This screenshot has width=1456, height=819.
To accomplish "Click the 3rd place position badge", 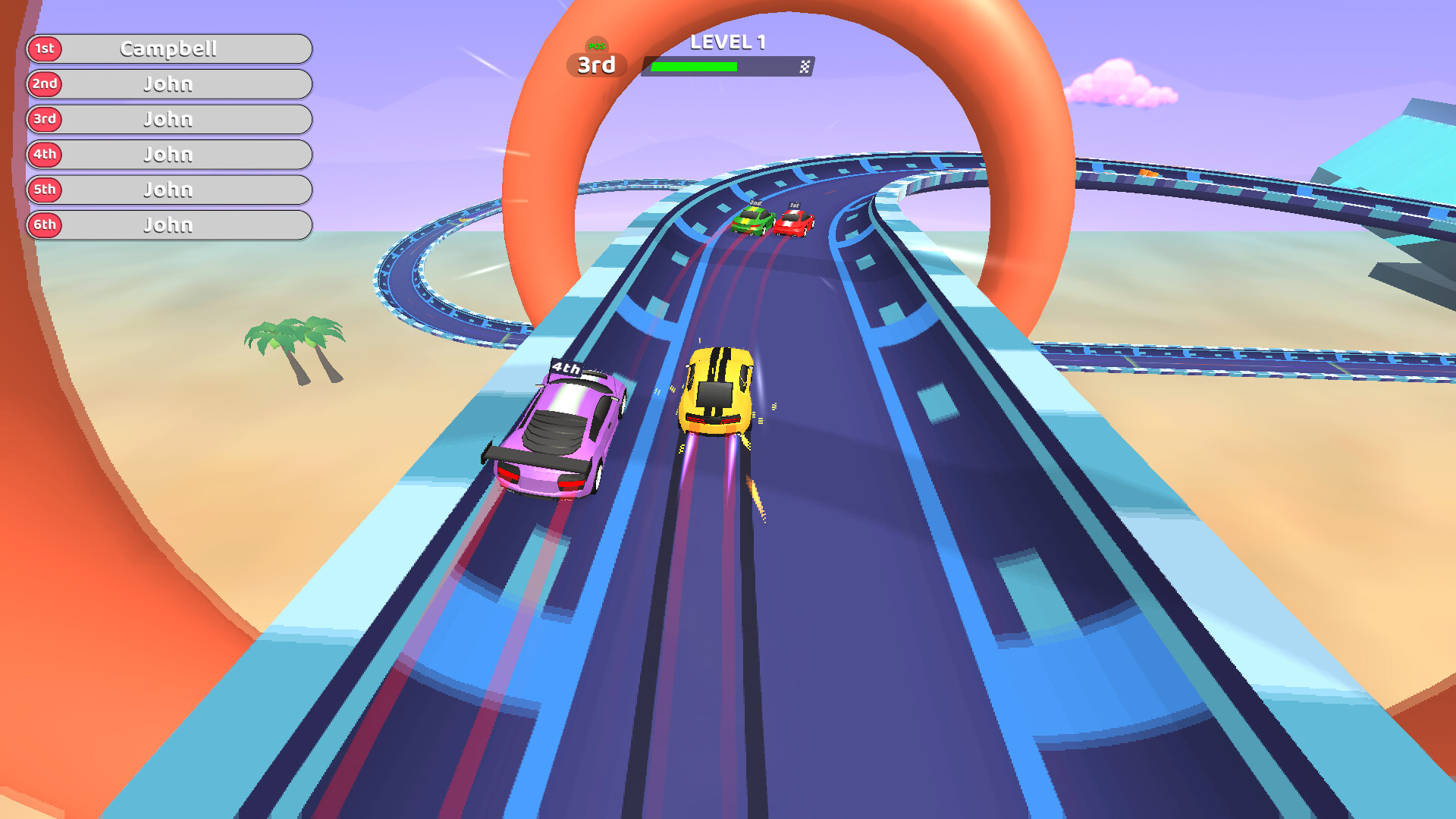I will click(44, 119).
